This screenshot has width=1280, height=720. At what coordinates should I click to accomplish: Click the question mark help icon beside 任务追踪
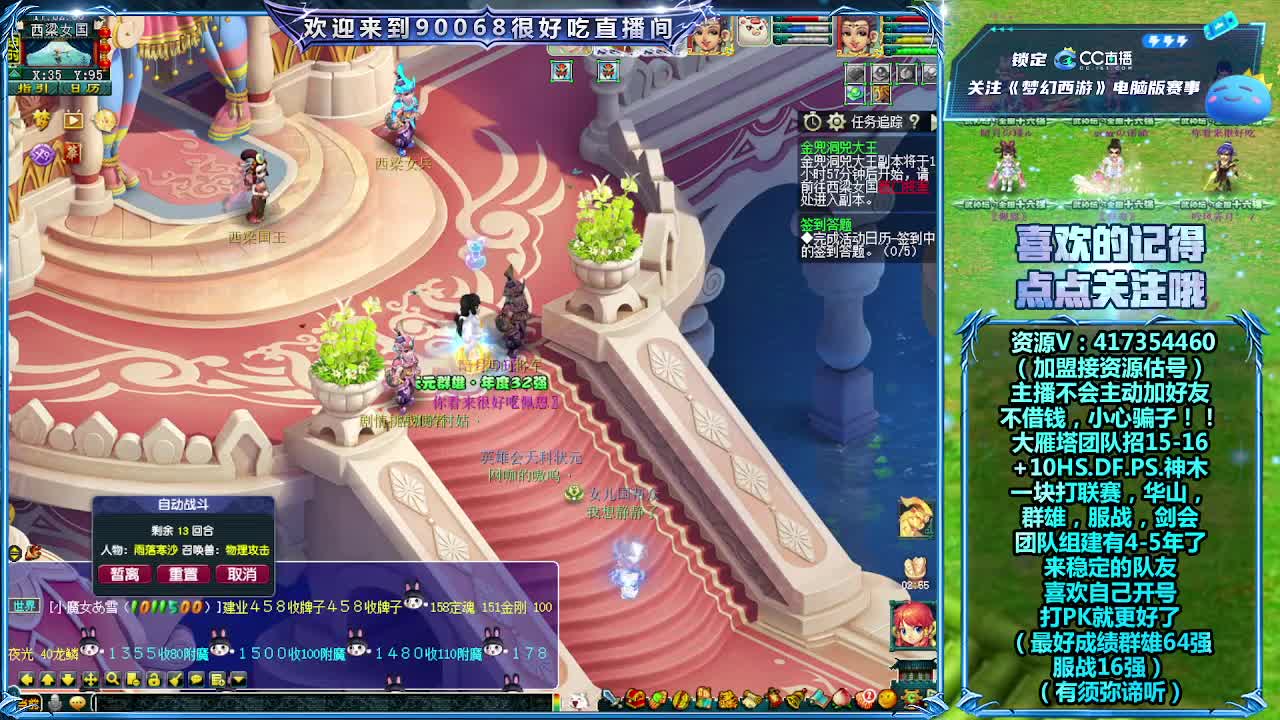(x=914, y=122)
